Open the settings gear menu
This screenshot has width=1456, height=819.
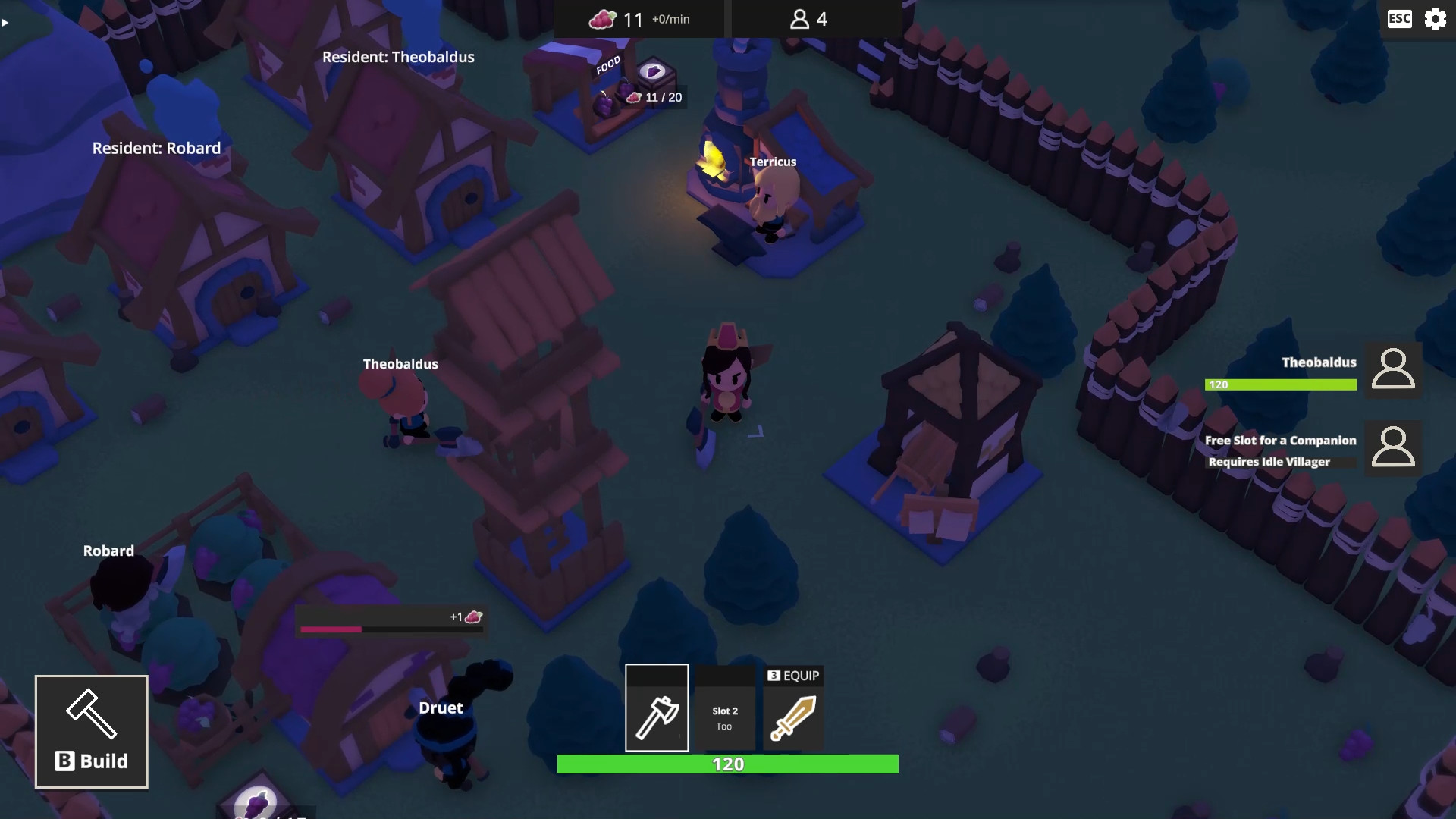coord(1436,19)
